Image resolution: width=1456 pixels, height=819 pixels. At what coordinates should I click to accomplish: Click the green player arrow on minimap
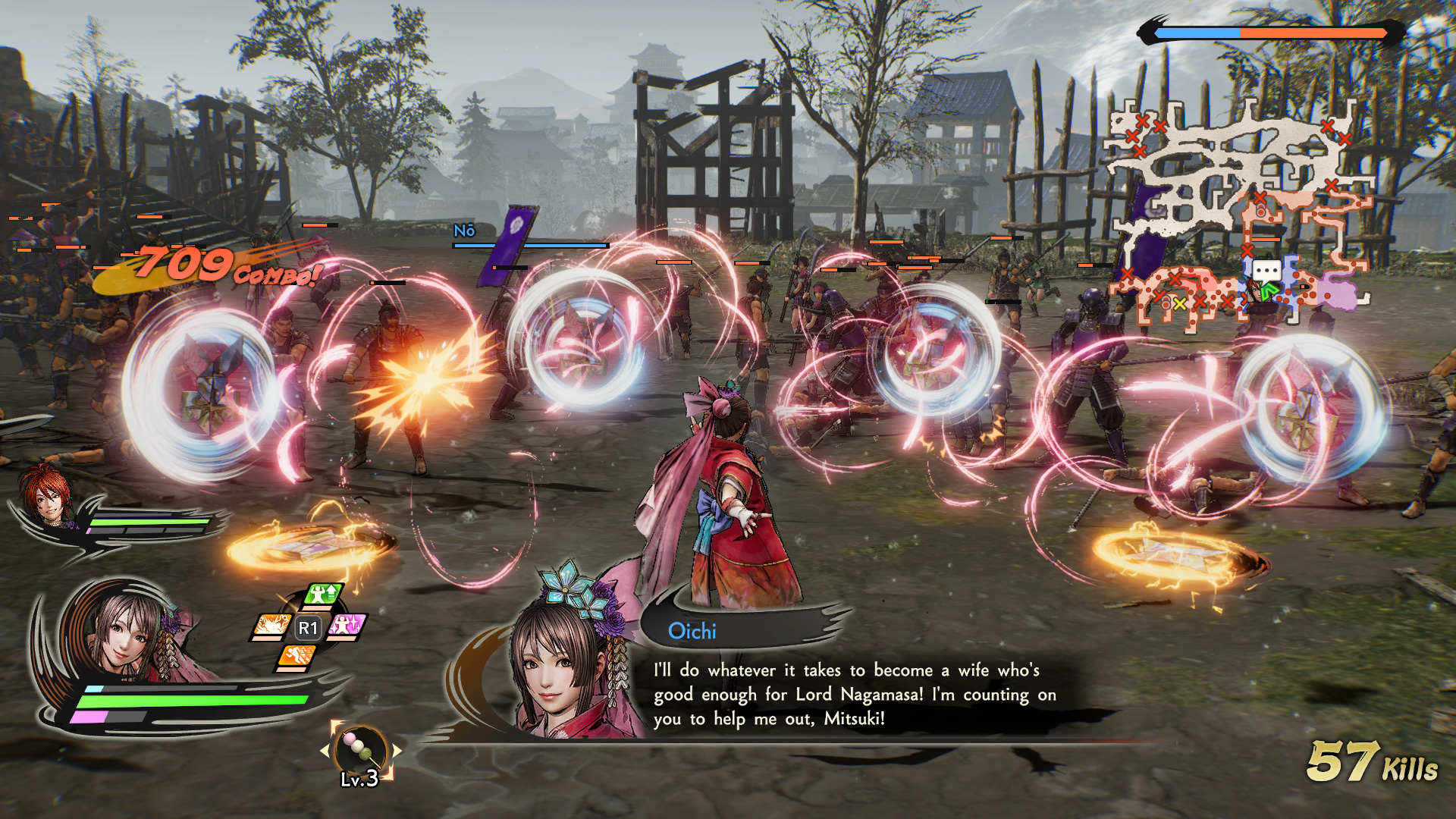[1269, 290]
